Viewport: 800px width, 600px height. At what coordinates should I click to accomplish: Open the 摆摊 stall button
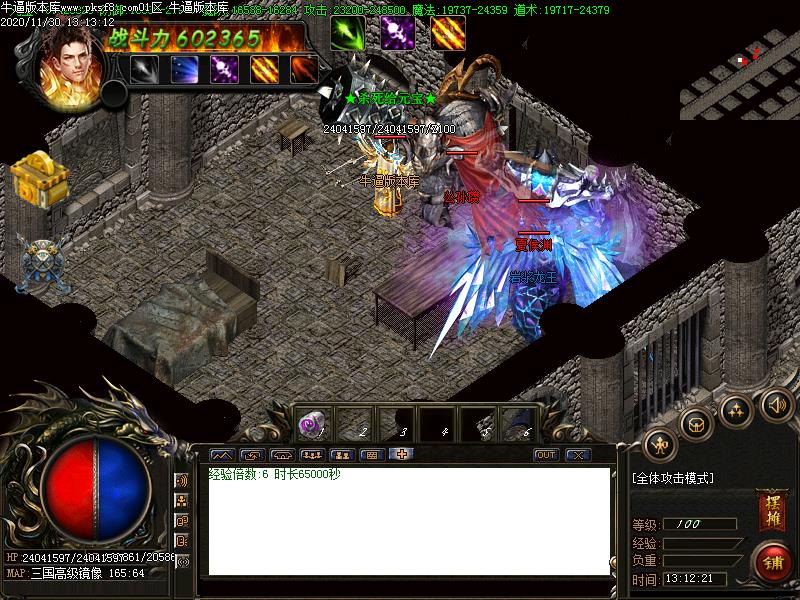(770, 505)
